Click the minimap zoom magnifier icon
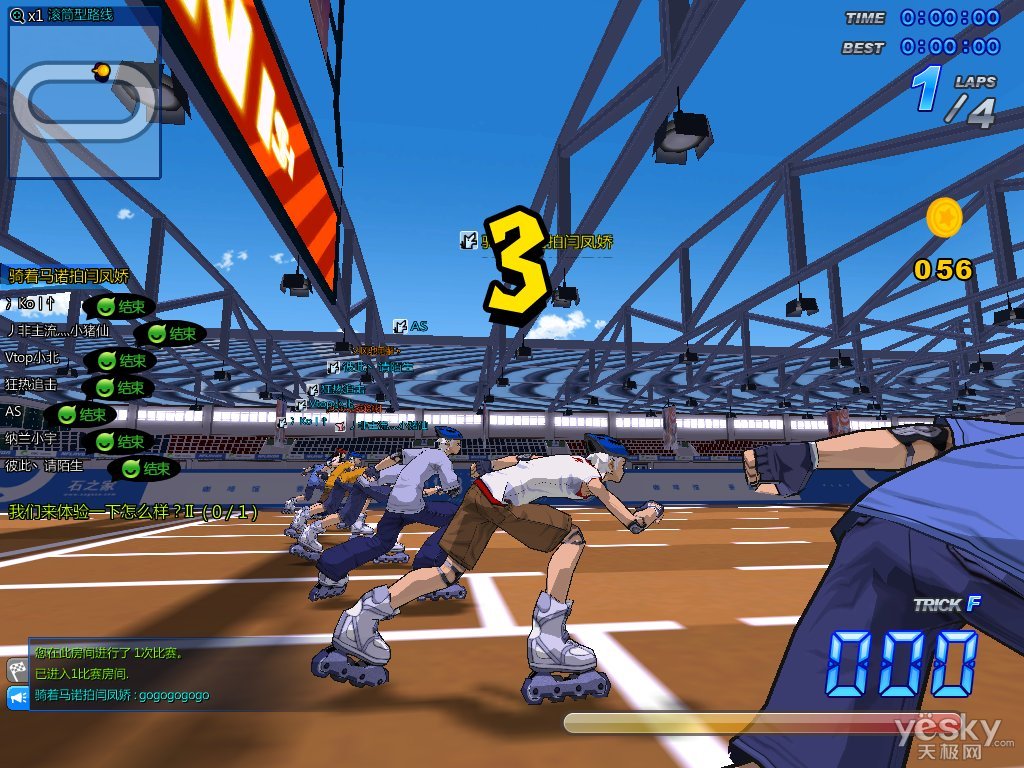The width and height of the screenshot is (1024, 768). tap(16, 15)
